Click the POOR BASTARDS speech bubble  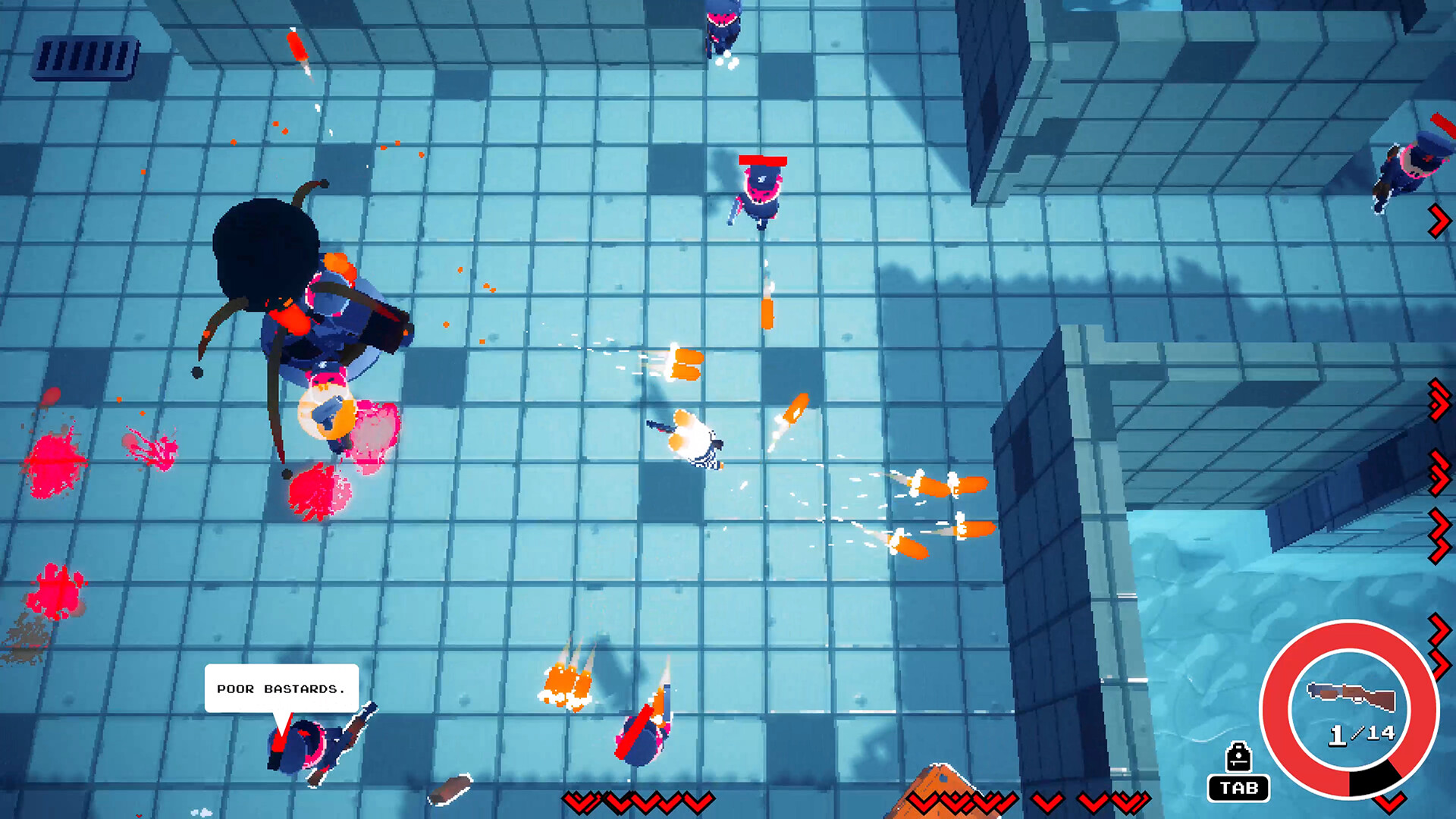(x=281, y=689)
